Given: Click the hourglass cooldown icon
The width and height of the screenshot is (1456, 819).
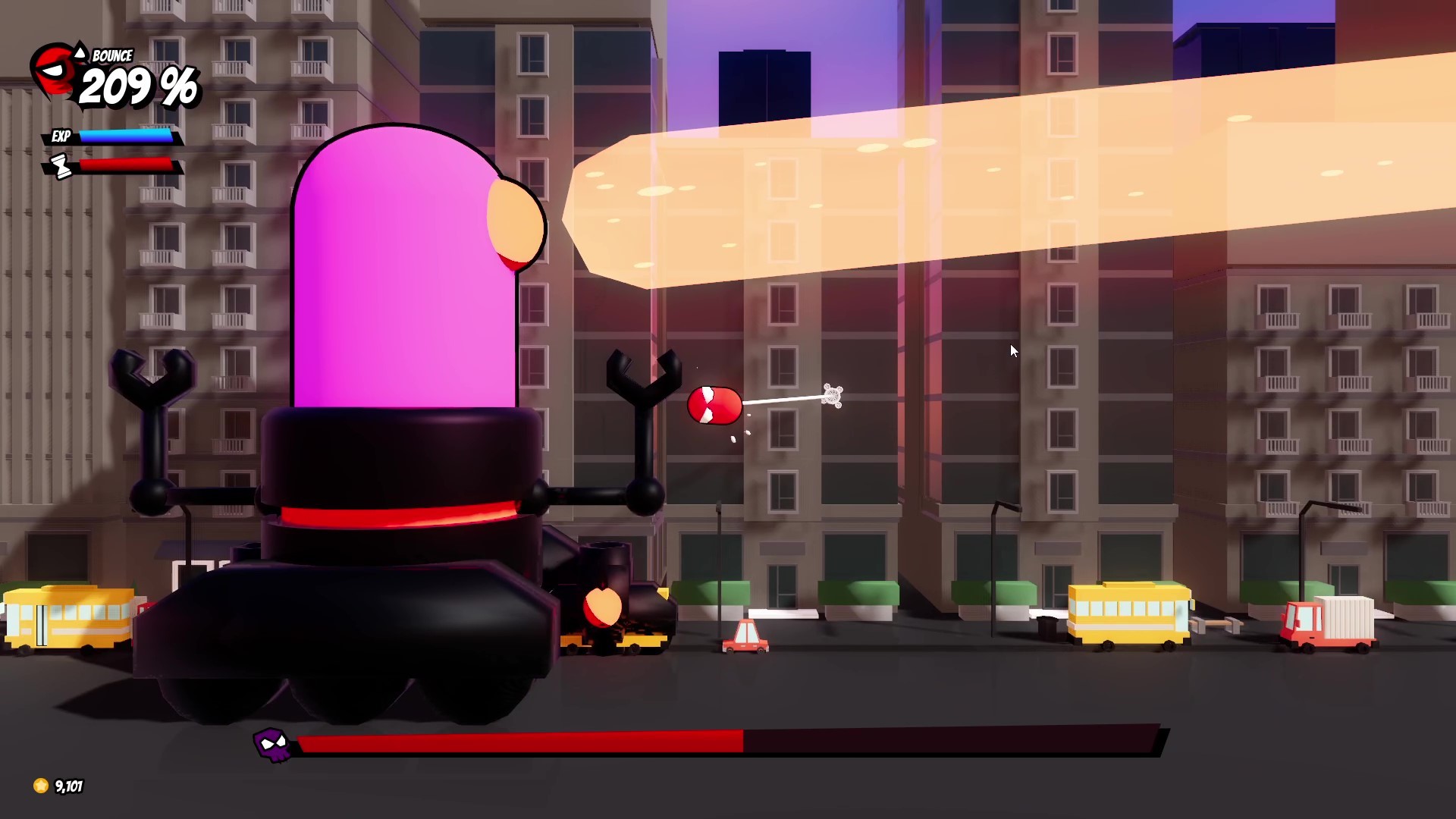Looking at the screenshot, I should click(59, 165).
